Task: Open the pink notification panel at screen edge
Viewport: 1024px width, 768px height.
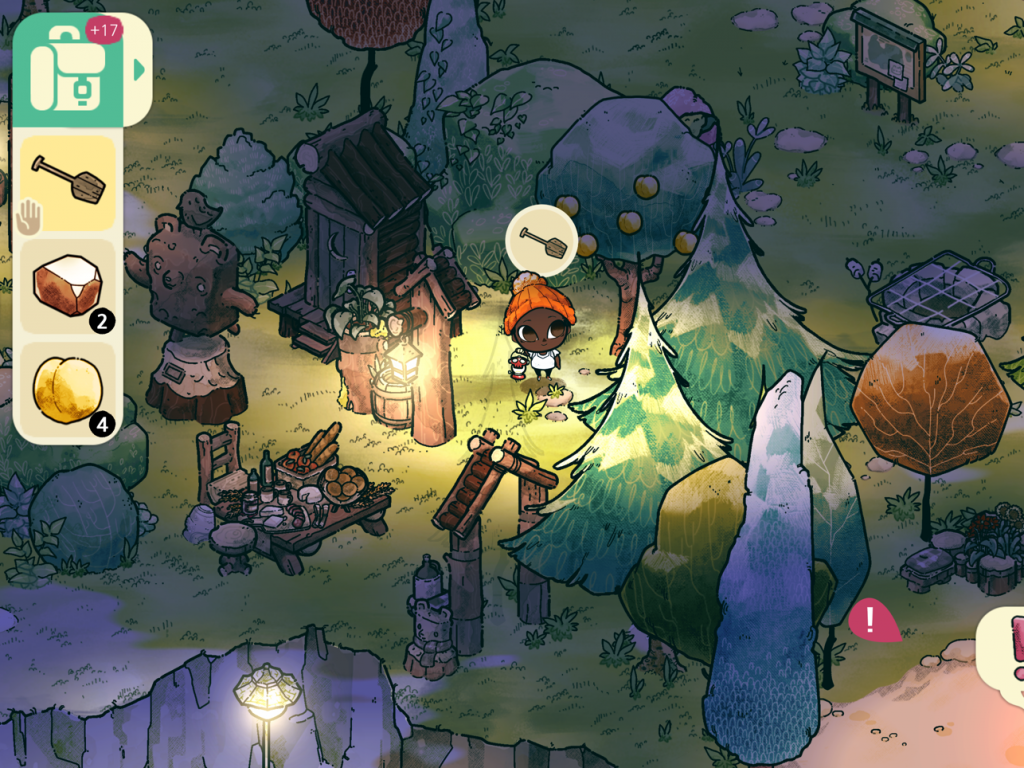Action: (1005, 655)
